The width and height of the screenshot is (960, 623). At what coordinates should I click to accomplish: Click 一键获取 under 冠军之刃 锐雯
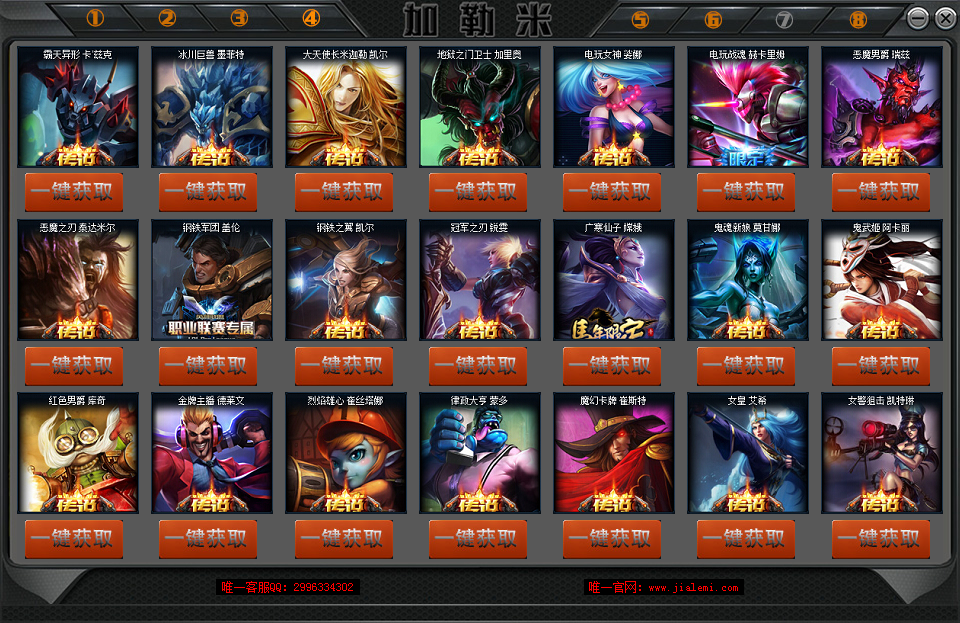tap(478, 366)
